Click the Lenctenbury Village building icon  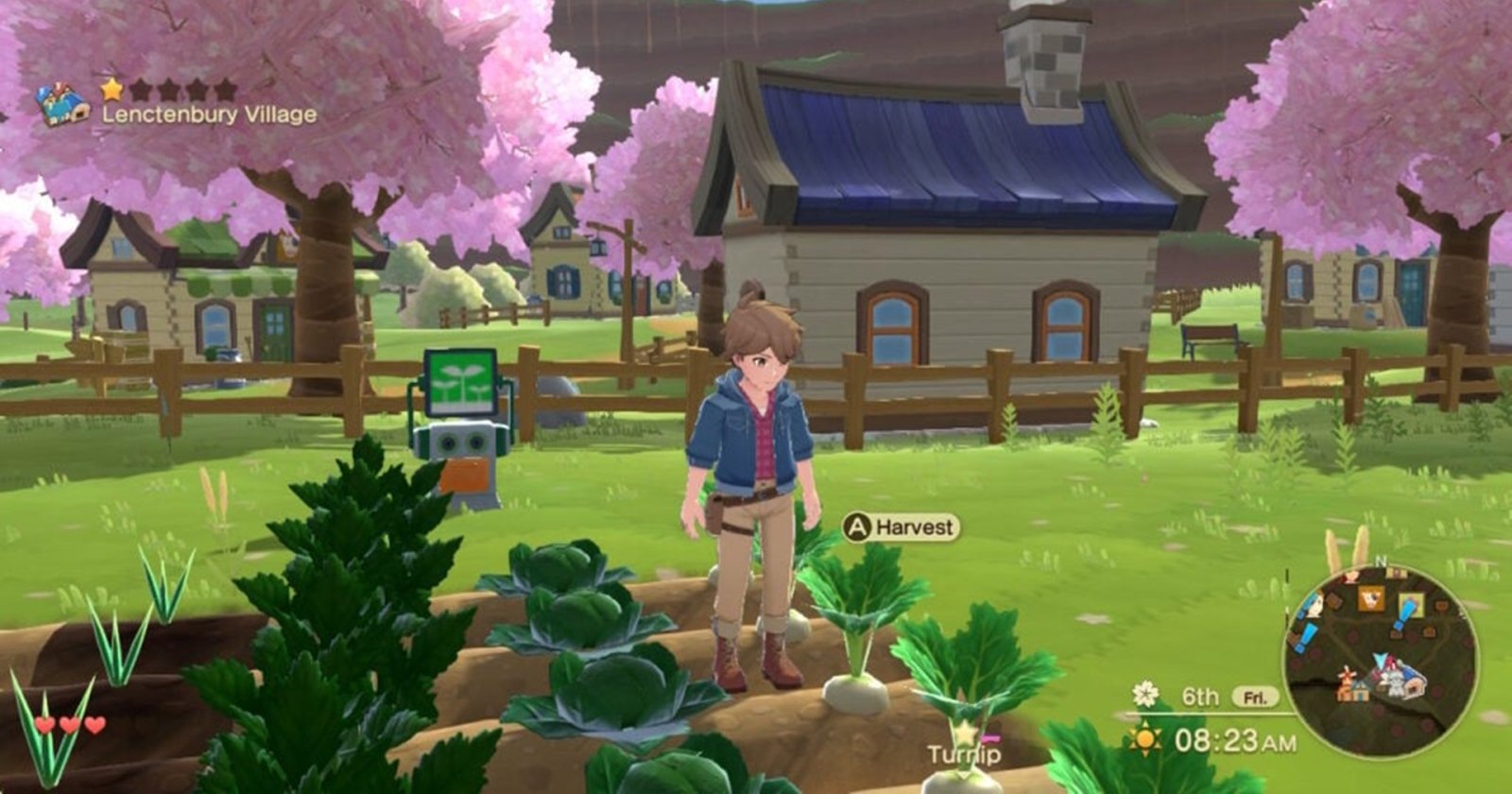(62, 104)
